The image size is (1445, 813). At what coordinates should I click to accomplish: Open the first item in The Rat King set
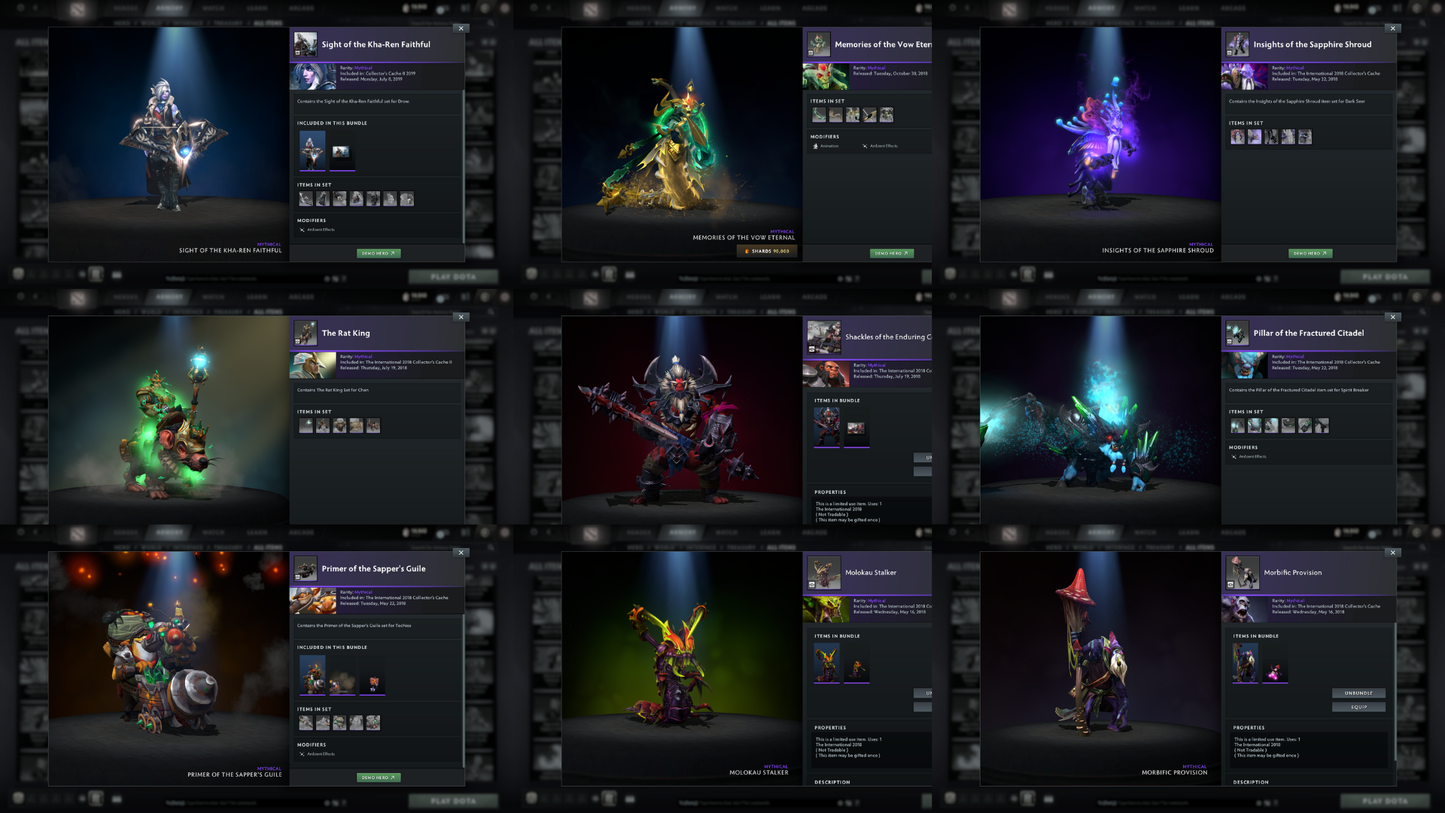tap(305, 425)
